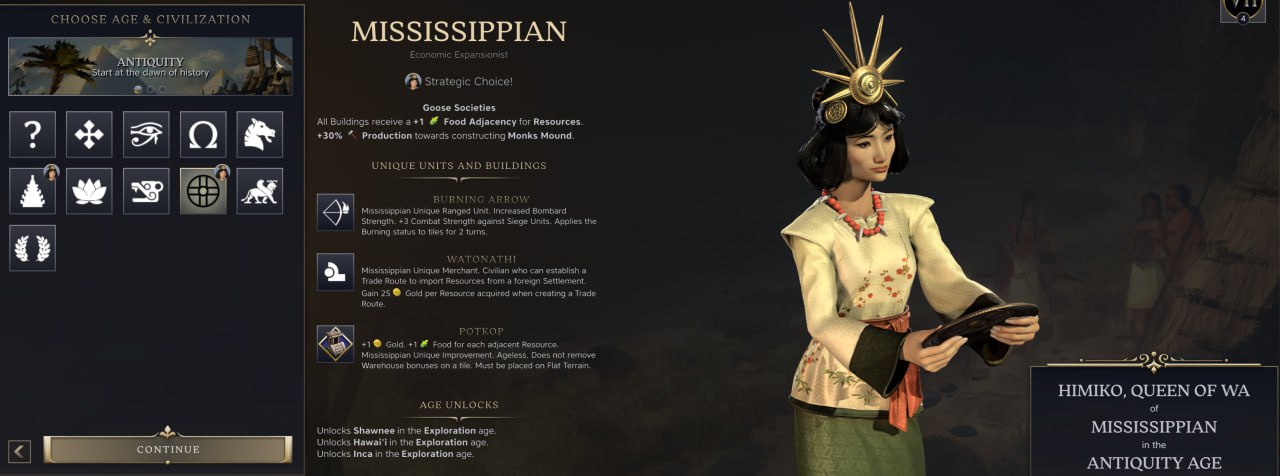The image size is (1280, 476).
Task: Pick the Egypt eye of Horus tile
Action: tap(146, 134)
